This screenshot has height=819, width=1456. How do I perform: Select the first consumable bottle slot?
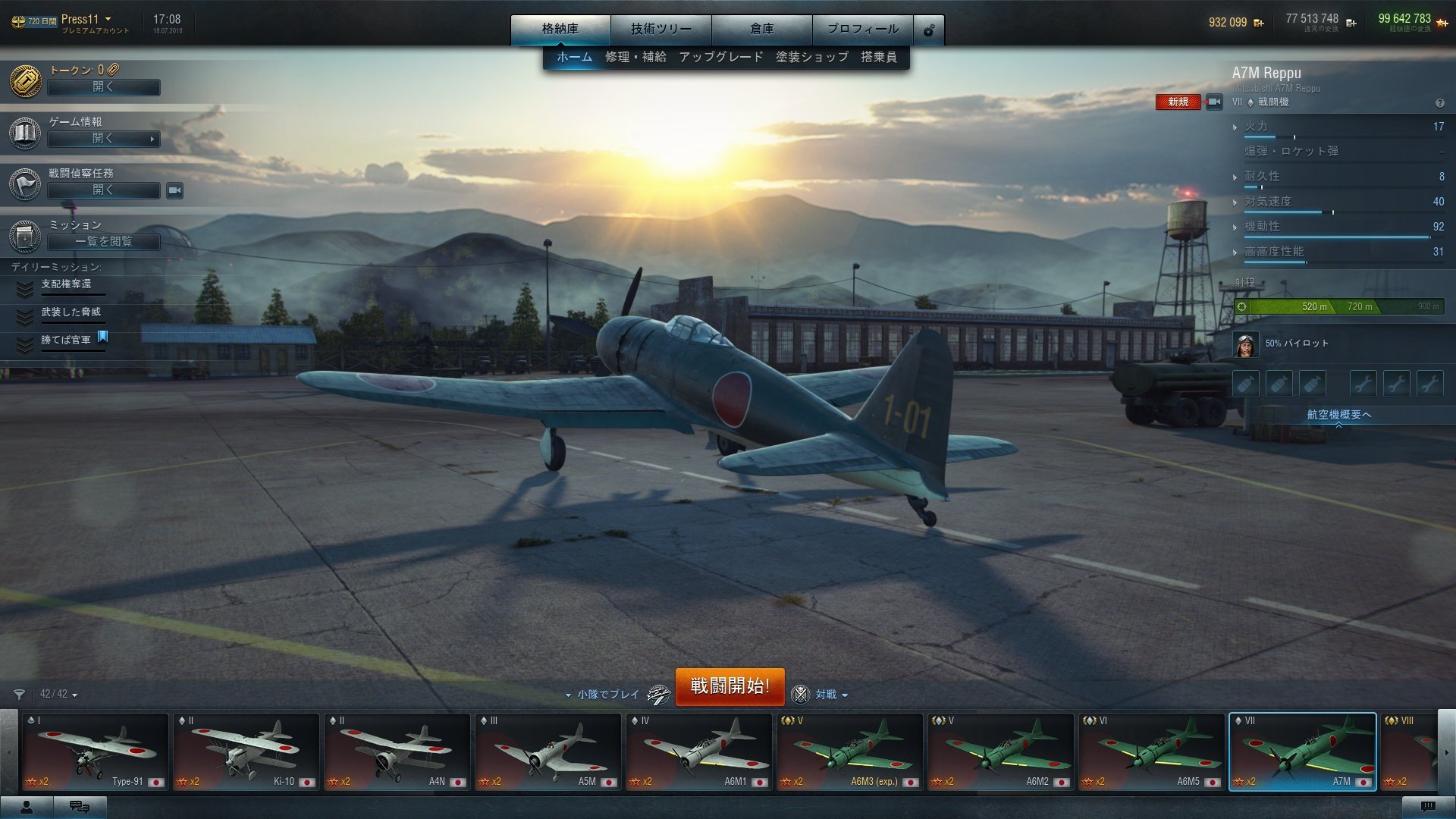(x=1246, y=384)
